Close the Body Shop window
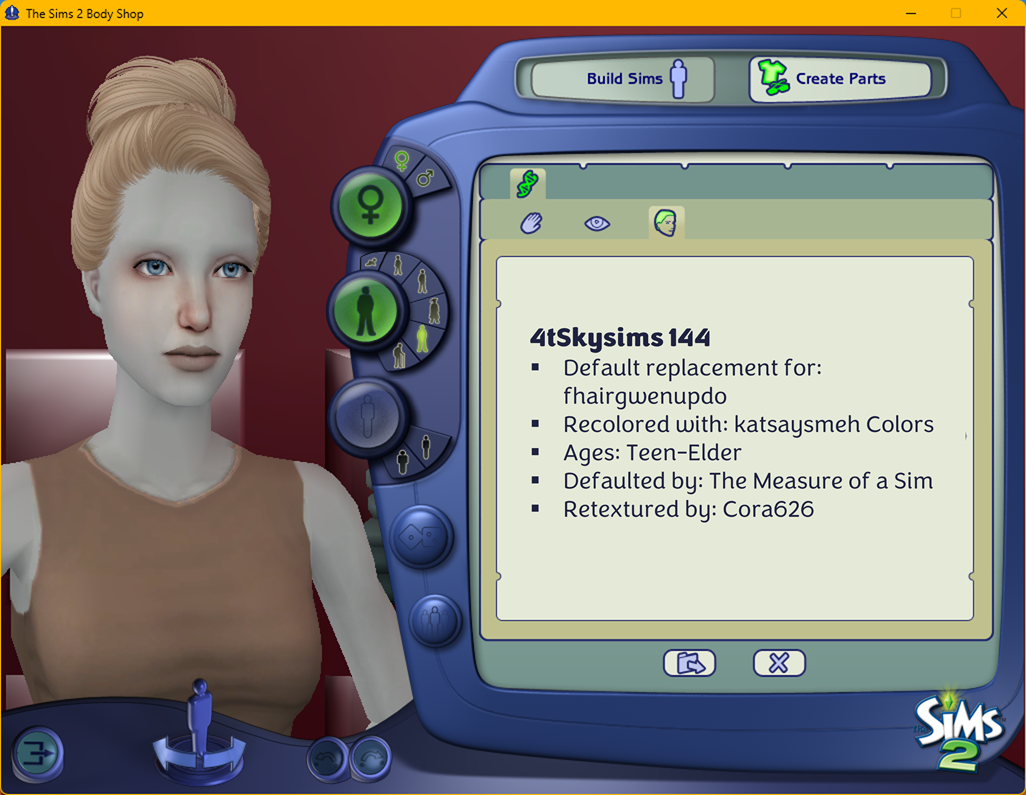Viewport: 1026px width, 795px height. point(1002,13)
